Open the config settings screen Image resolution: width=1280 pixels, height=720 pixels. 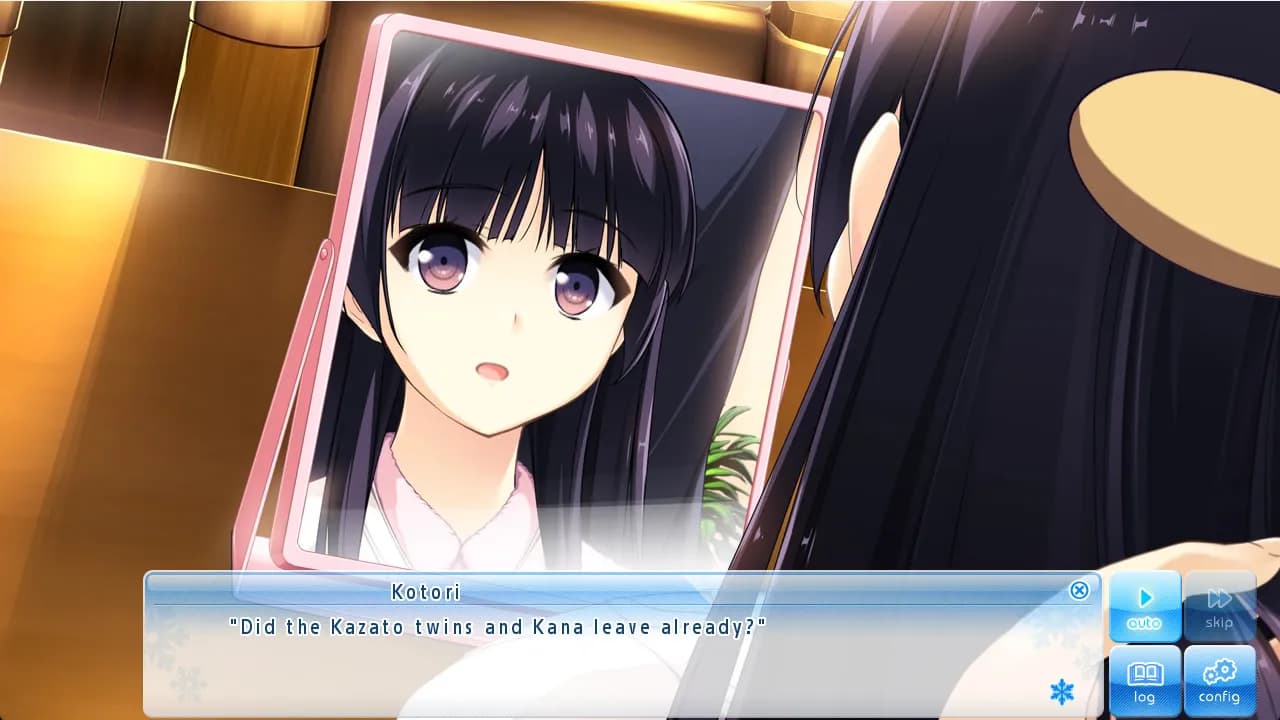click(x=1219, y=681)
